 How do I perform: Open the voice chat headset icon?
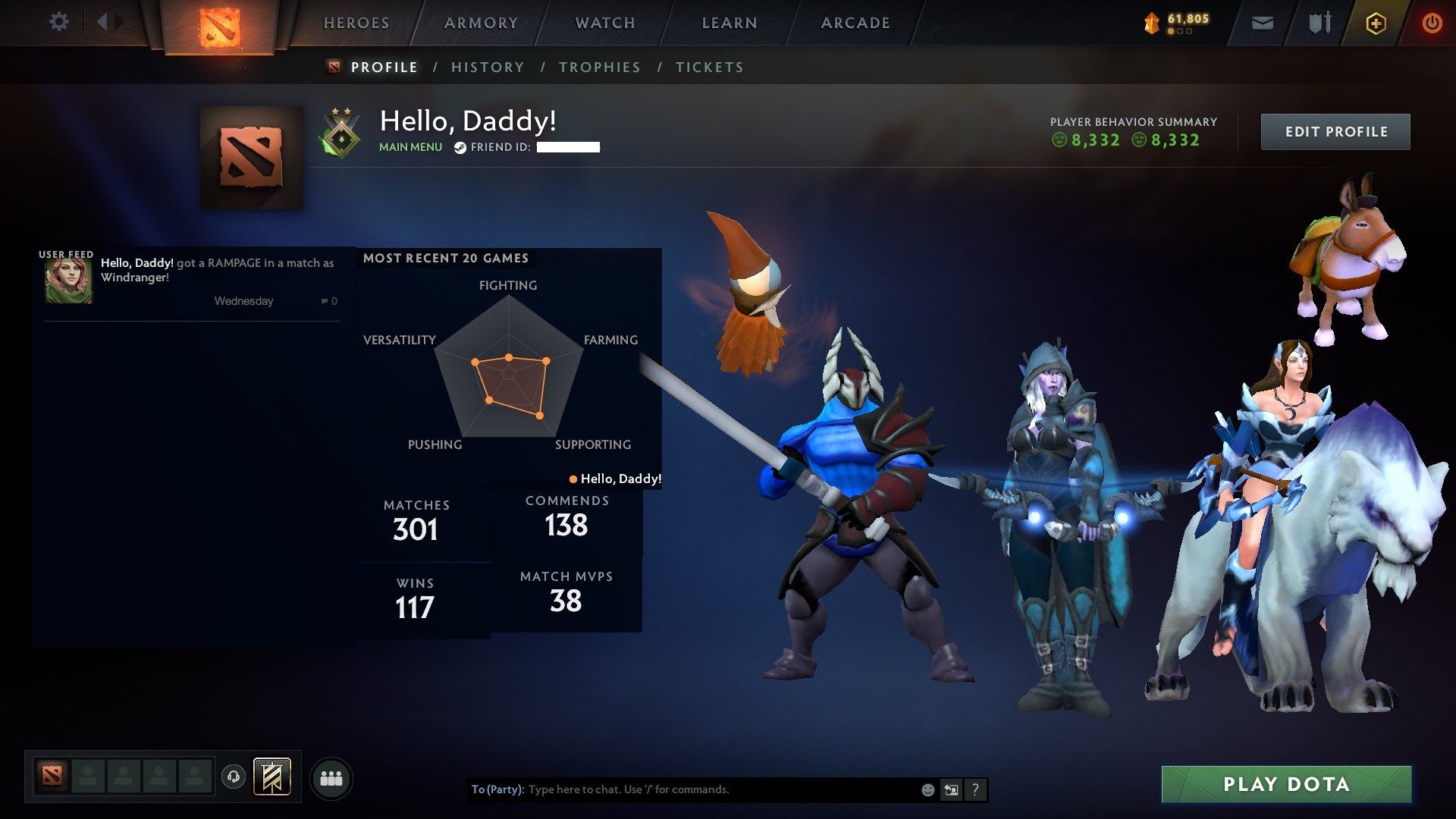233,777
